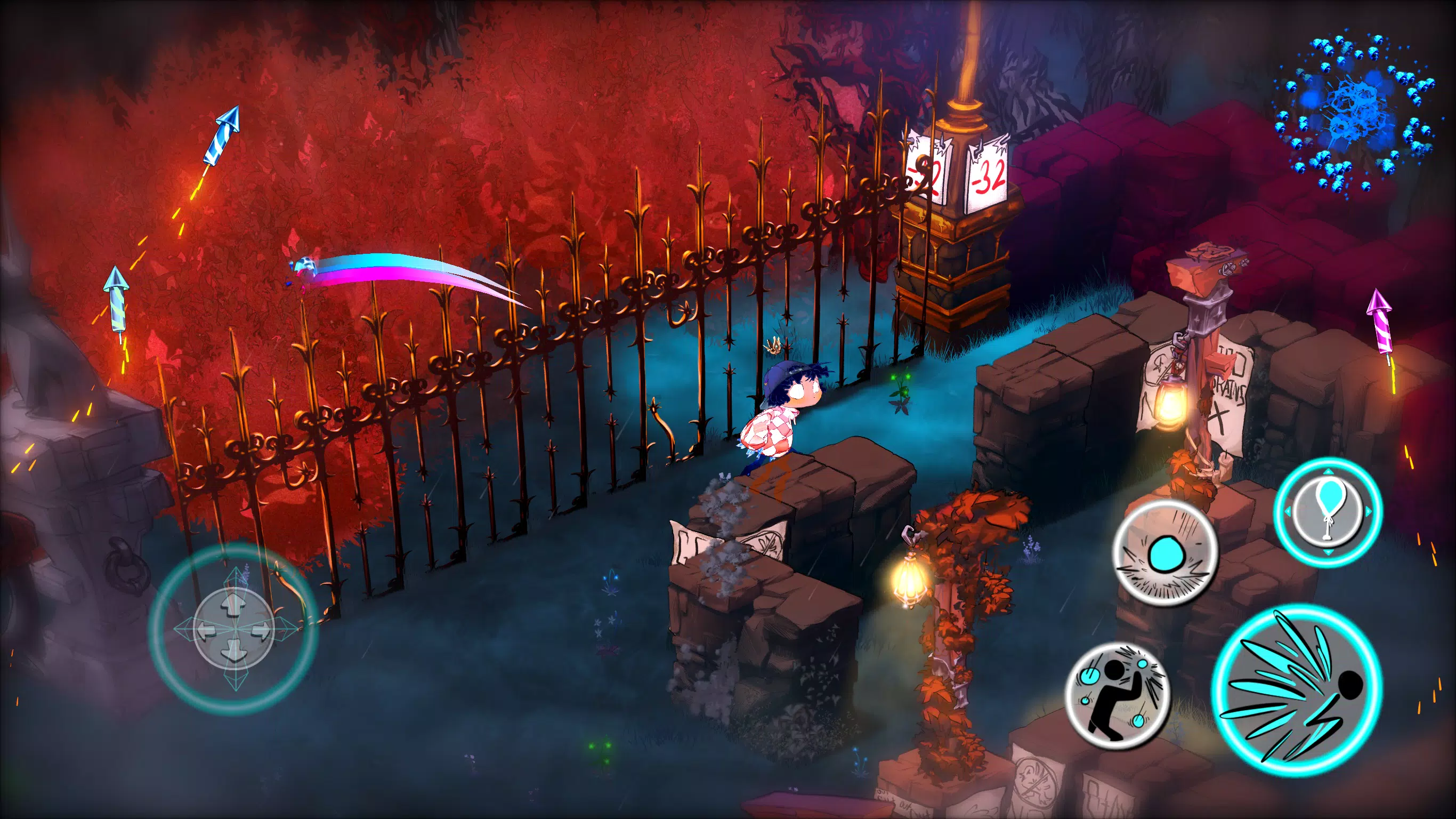Image resolution: width=1456 pixels, height=819 pixels.
Task: Activate the balloon ability button
Action: (1328, 512)
